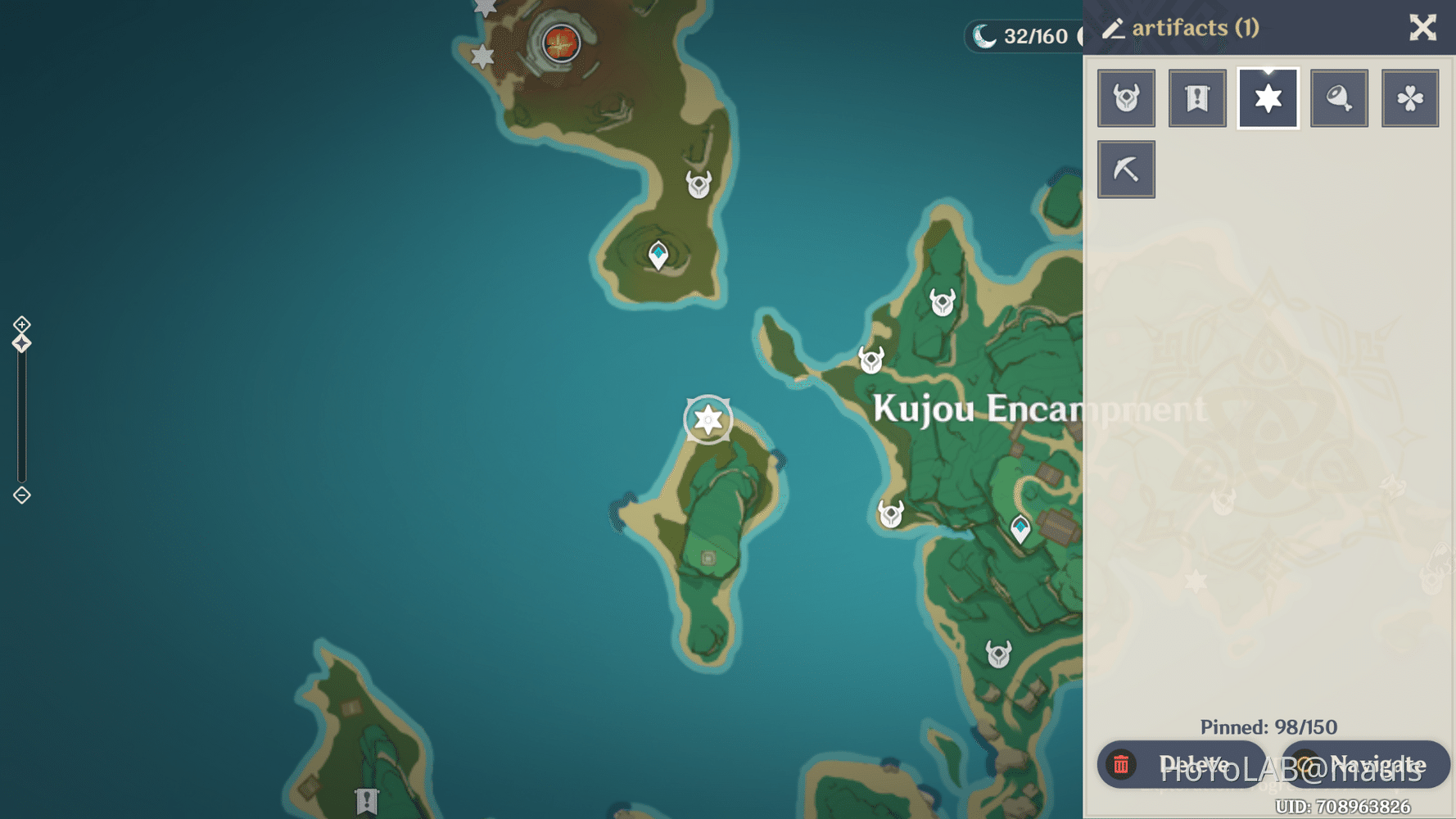Image resolution: width=1456 pixels, height=819 pixels.
Task: Choose the clover plant pin category
Action: tap(1410, 97)
